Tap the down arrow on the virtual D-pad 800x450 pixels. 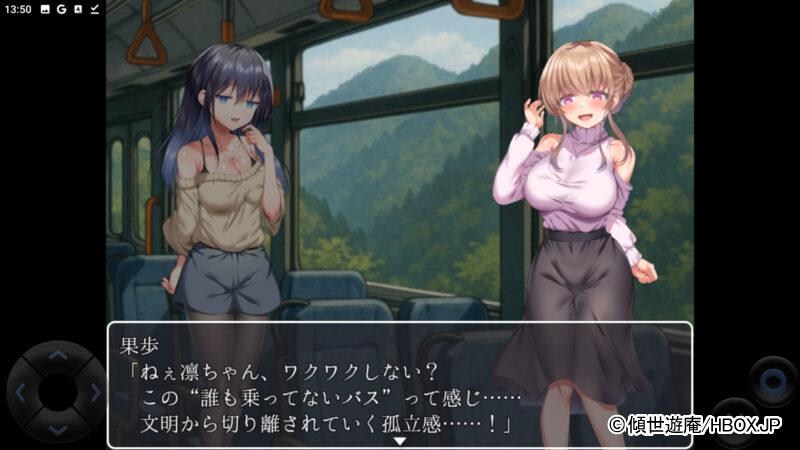57,429
